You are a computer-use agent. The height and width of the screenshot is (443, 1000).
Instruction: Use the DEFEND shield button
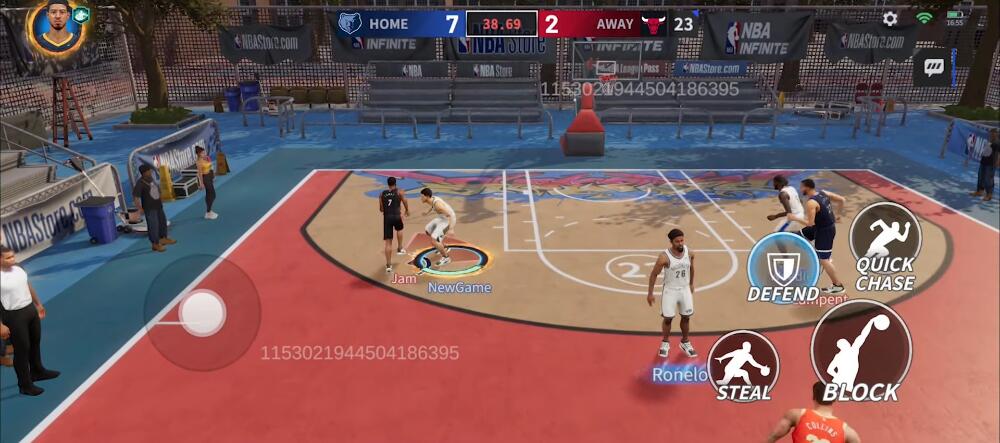coord(783,267)
